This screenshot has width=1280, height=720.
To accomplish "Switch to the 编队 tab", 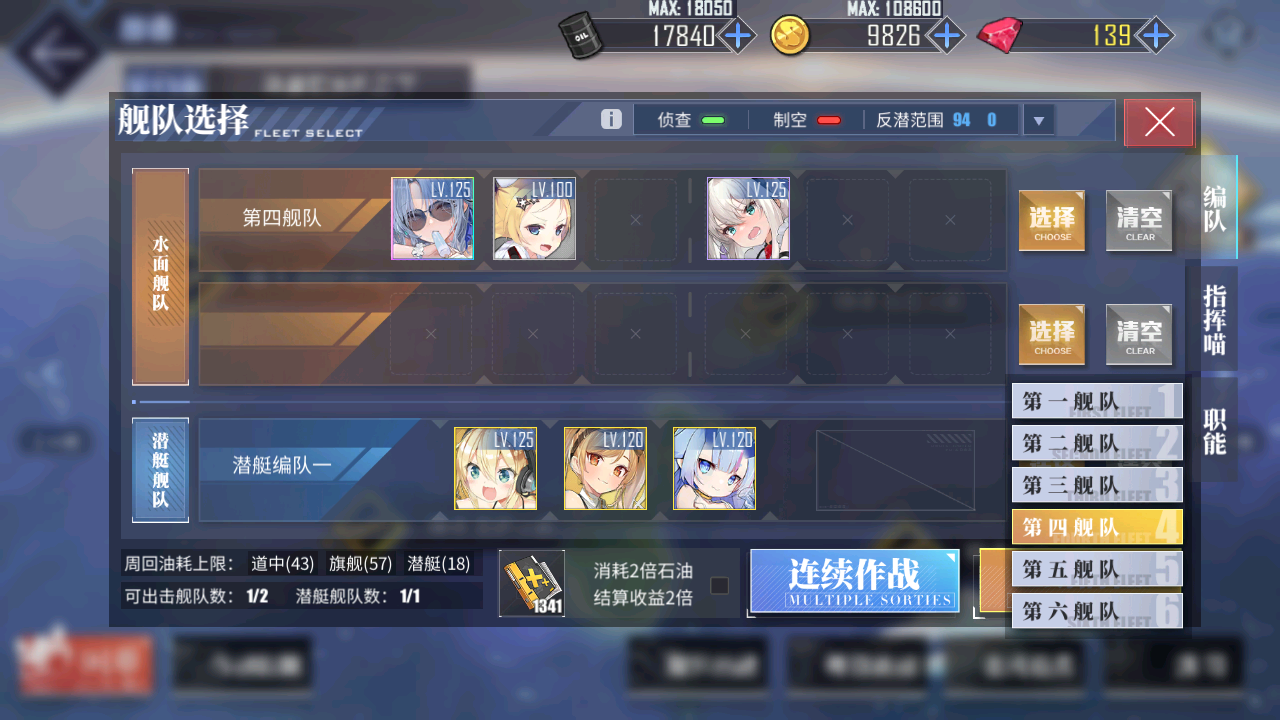I will [1214, 208].
